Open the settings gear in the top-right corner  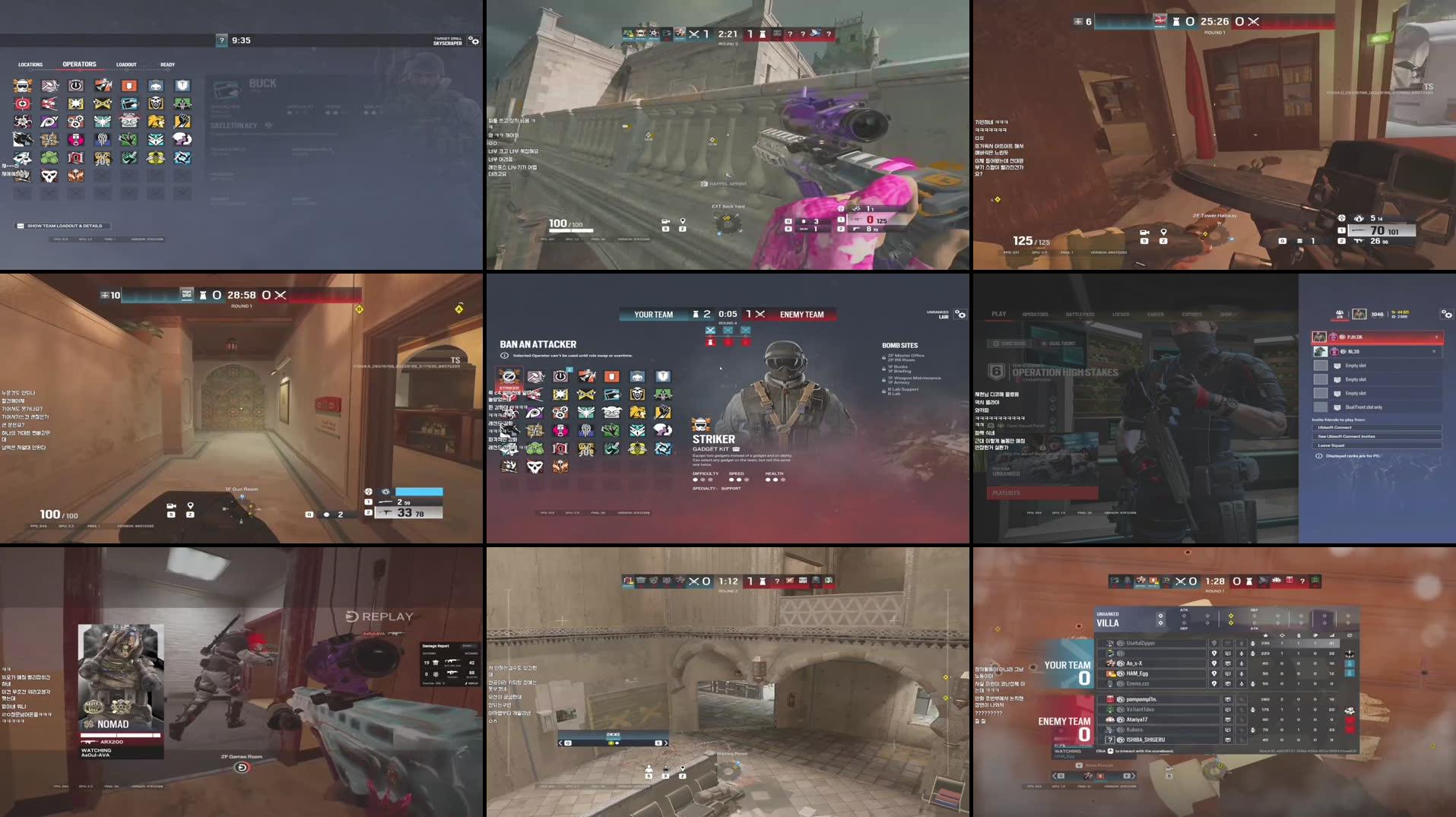1447,314
